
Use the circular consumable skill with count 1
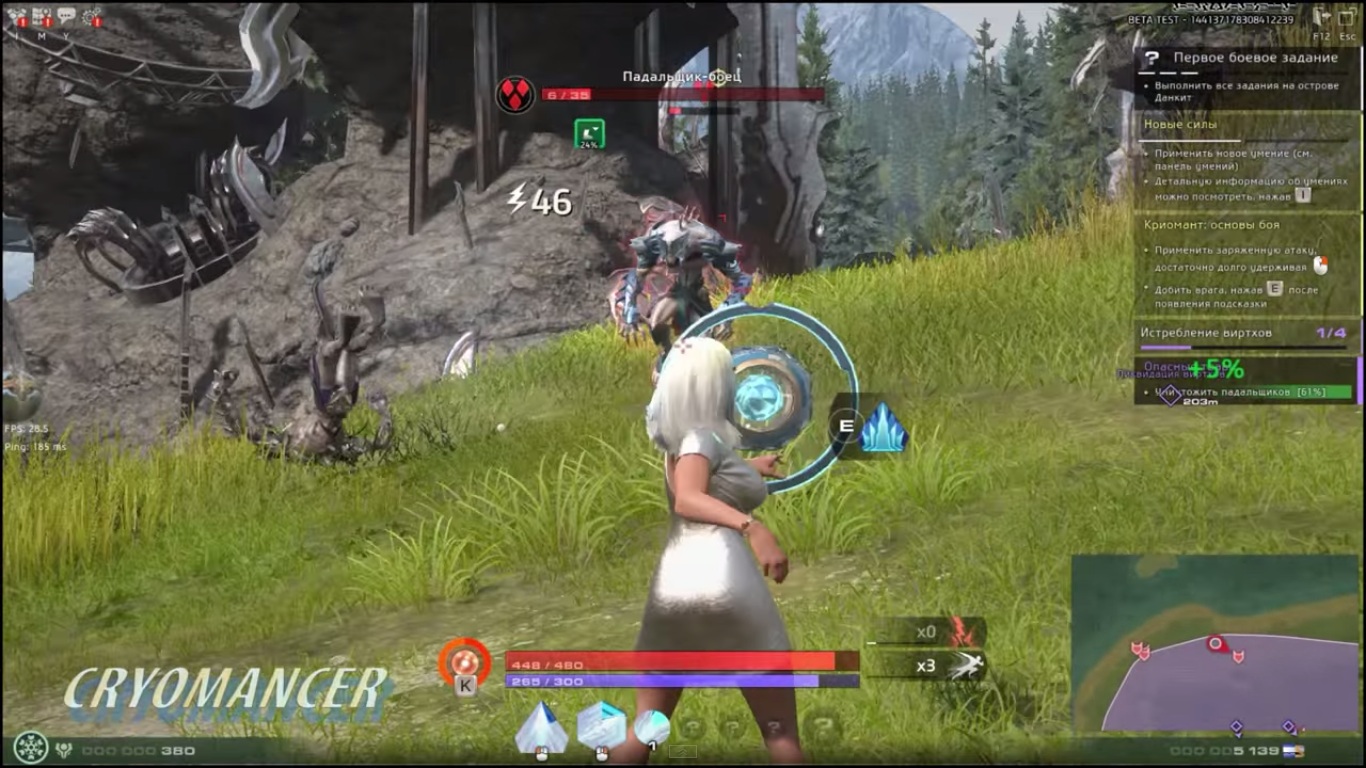651,725
